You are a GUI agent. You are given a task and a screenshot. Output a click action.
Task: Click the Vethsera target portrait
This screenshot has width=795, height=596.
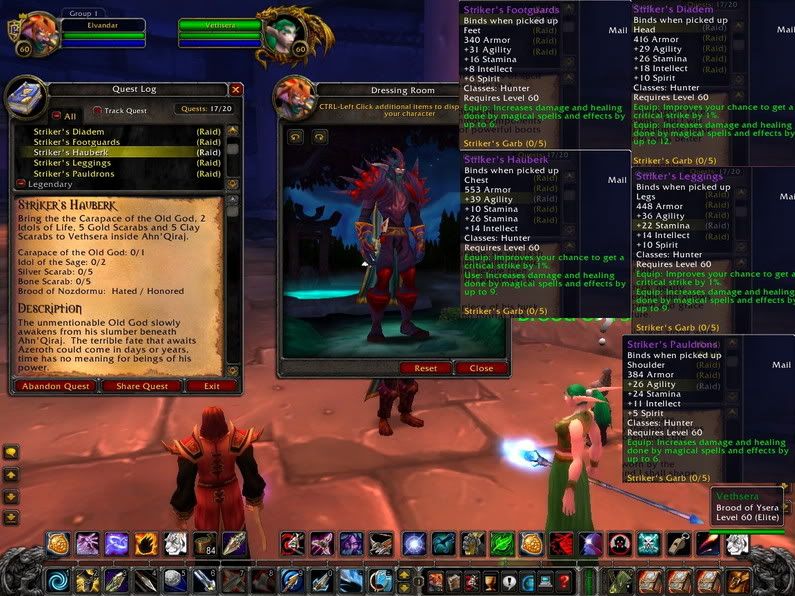tap(283, 30)
